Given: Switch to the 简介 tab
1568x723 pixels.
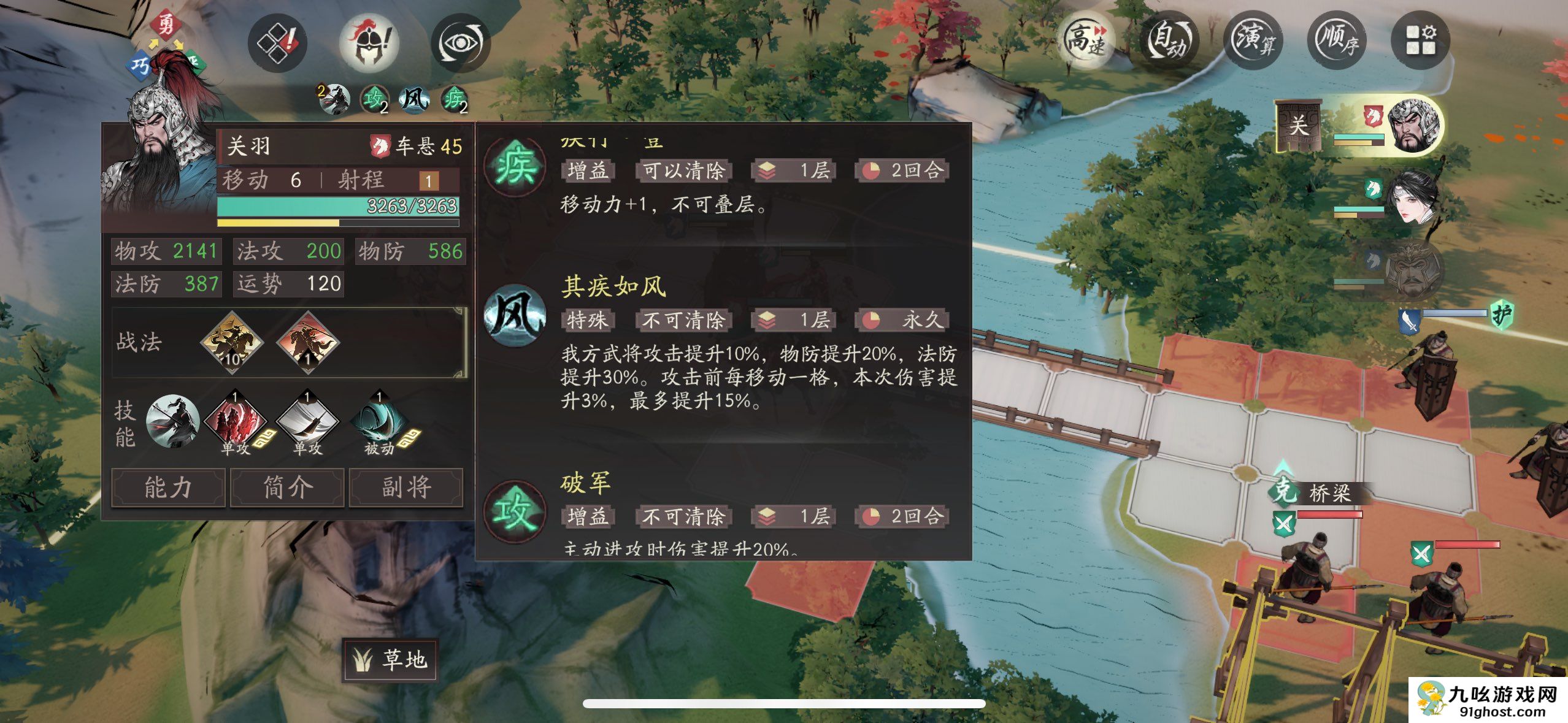Looking at the screenshot, I should (x=286, y=488).
